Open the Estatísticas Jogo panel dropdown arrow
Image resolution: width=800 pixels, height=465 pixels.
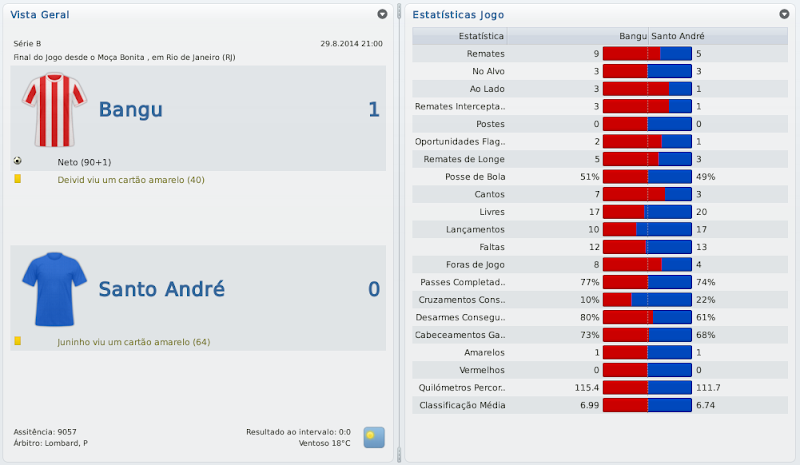coord(784,15)
